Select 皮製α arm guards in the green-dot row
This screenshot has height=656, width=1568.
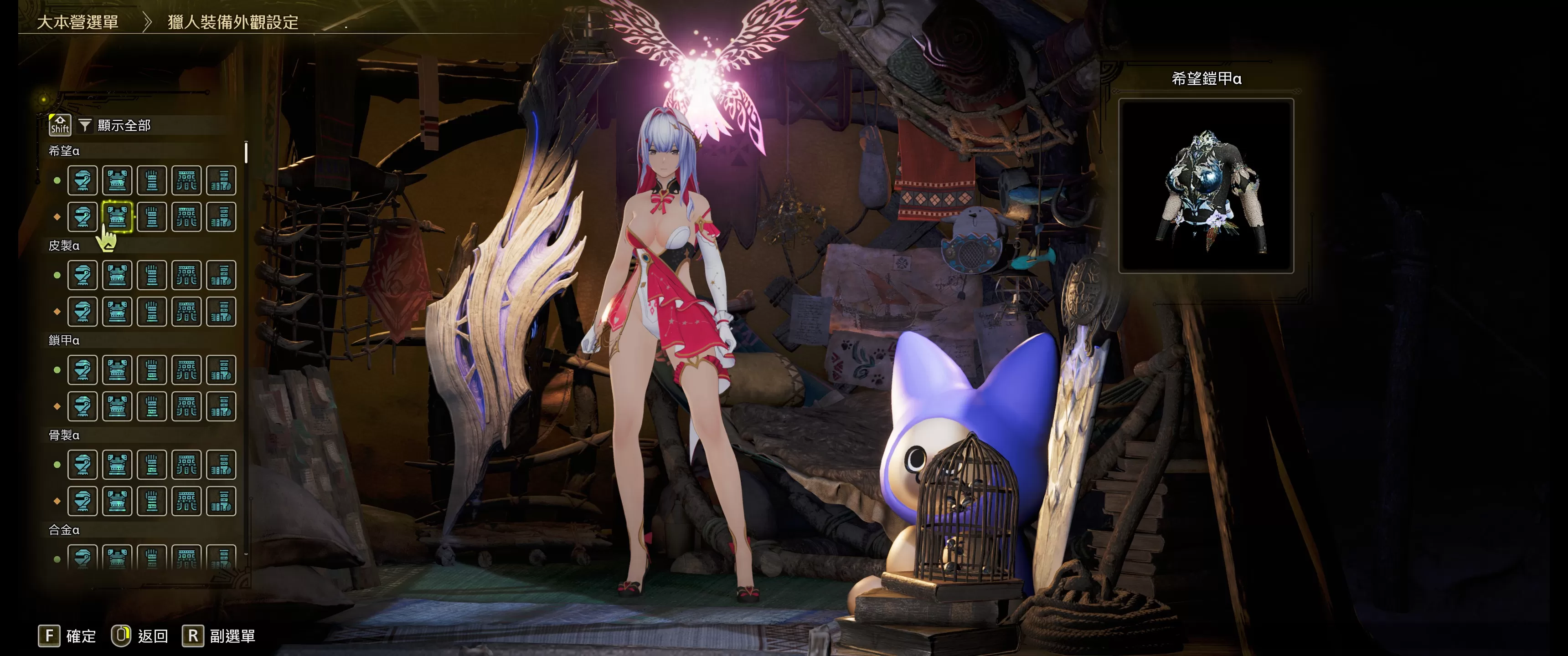pos(152,276)
